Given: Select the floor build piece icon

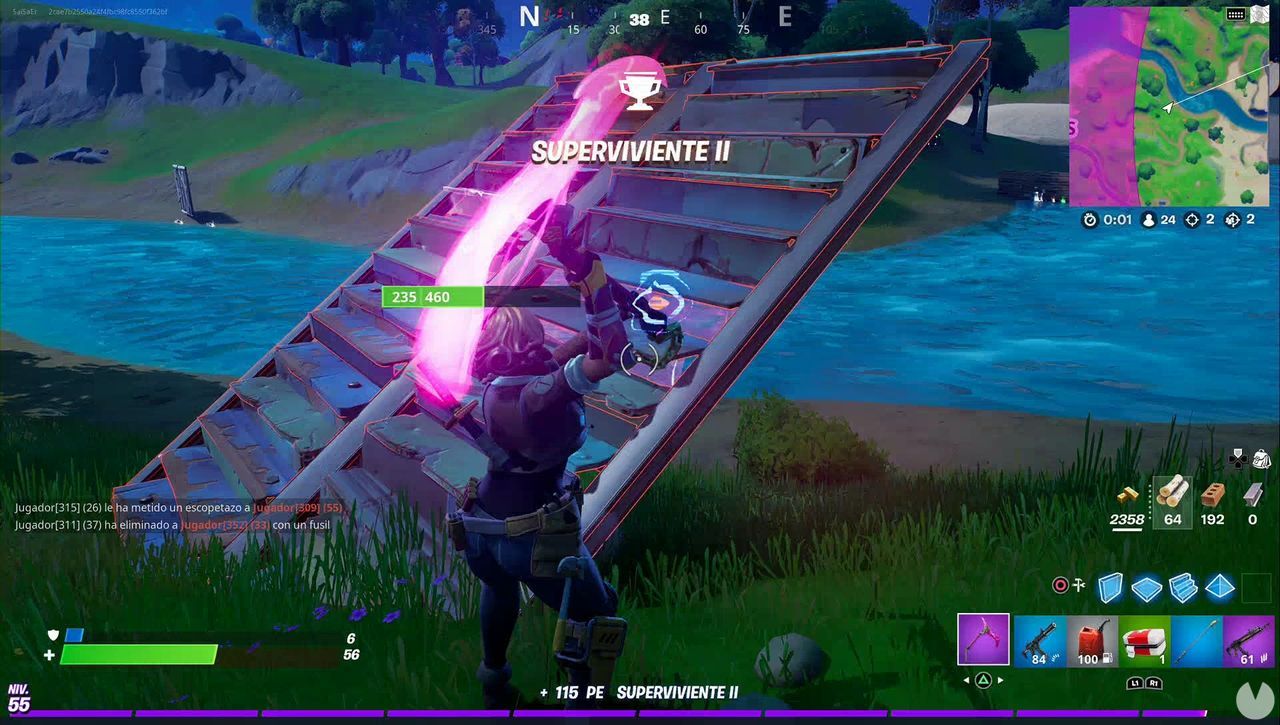Looking at the screenshot, I should pos(1147,587).
